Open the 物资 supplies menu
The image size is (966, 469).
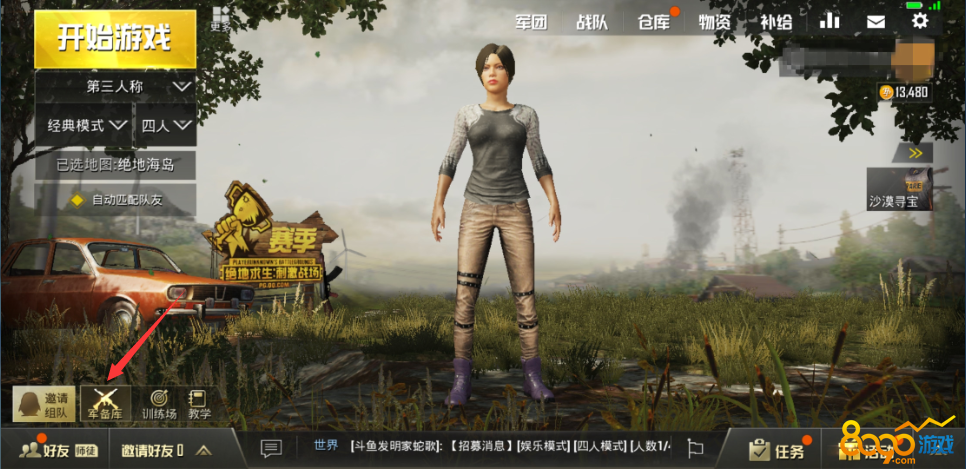coord(714,21)
